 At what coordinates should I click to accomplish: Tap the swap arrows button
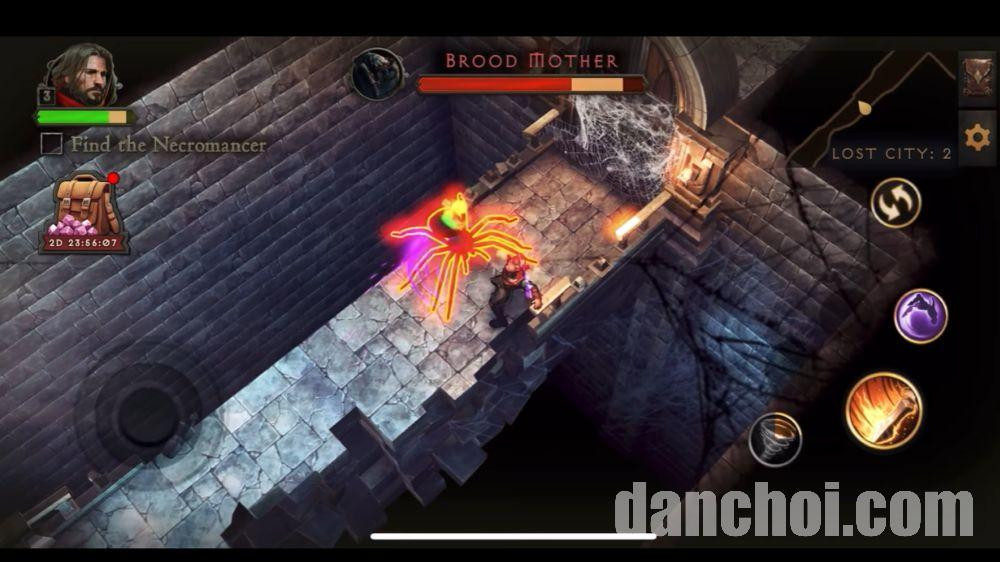coord(894,204)
